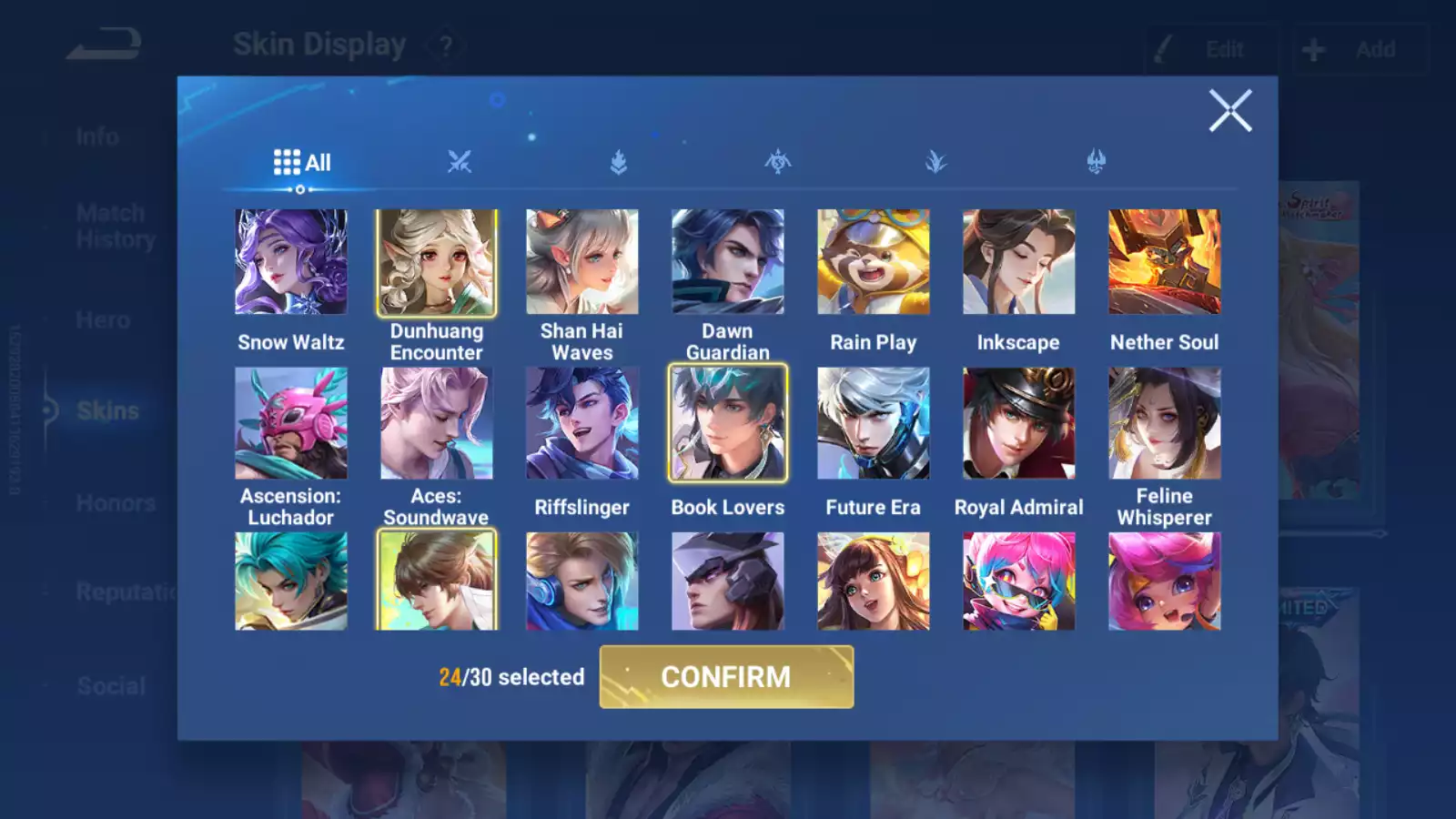Switch to the All skins tab

click(x=302, y=163)
